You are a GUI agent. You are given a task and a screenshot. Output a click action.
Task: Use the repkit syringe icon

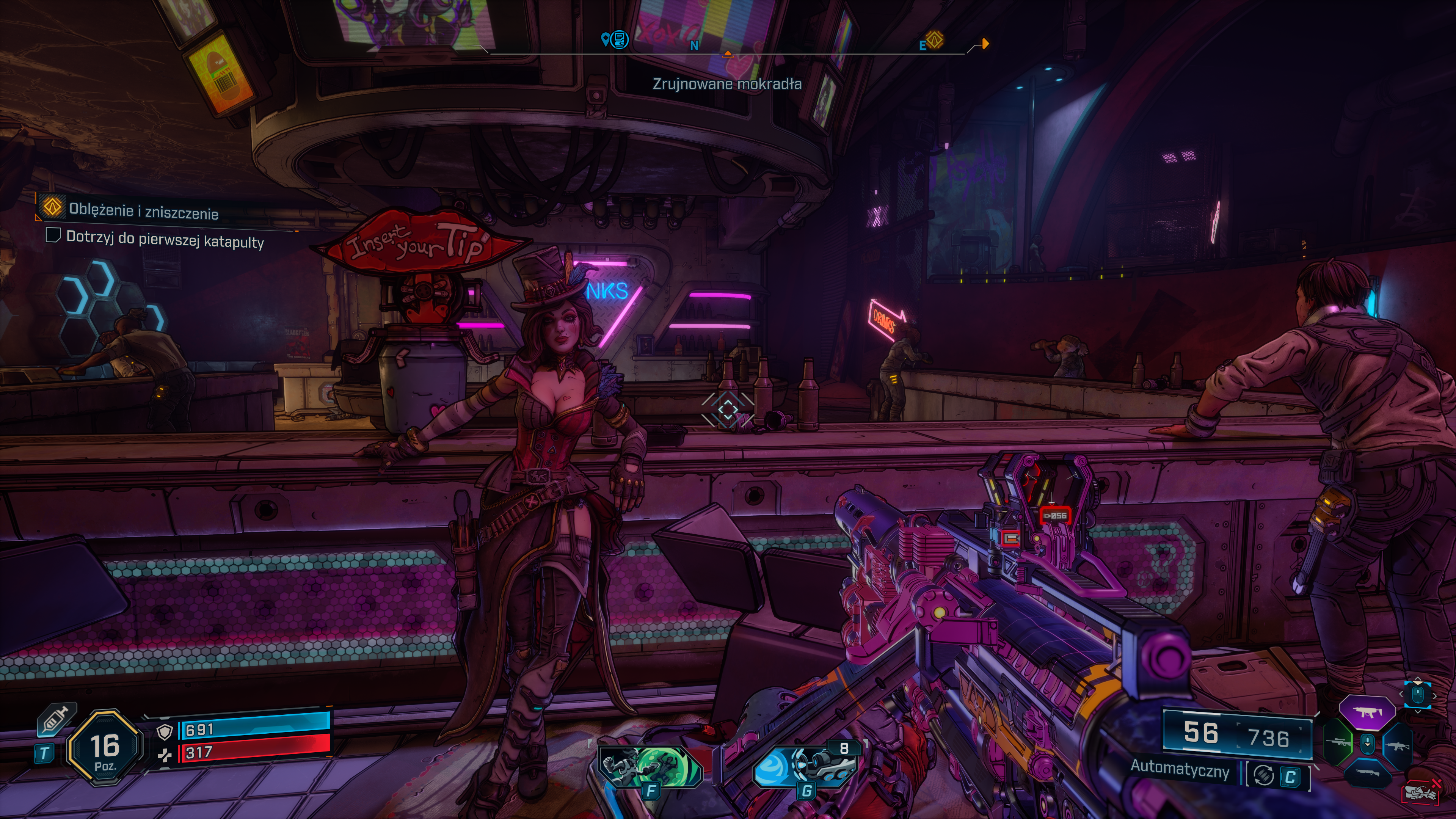(55, 720)
